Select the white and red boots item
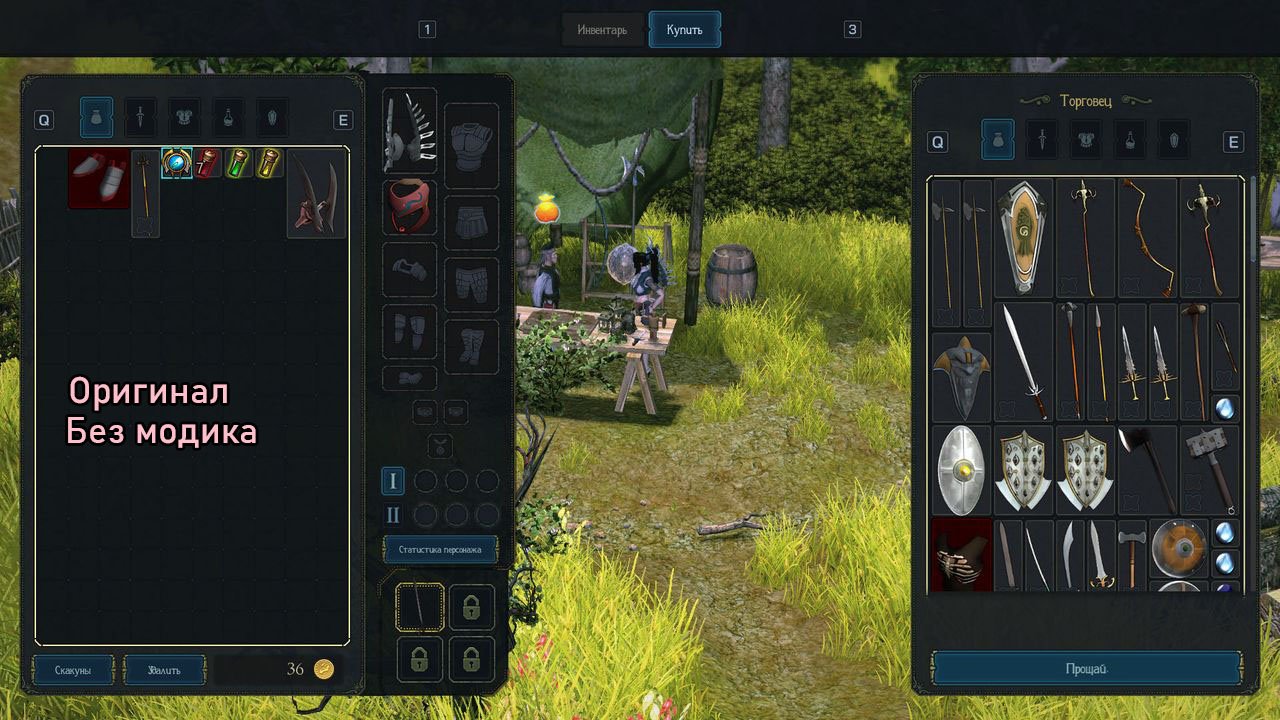1280x720 pixels. tap(99, 178)
